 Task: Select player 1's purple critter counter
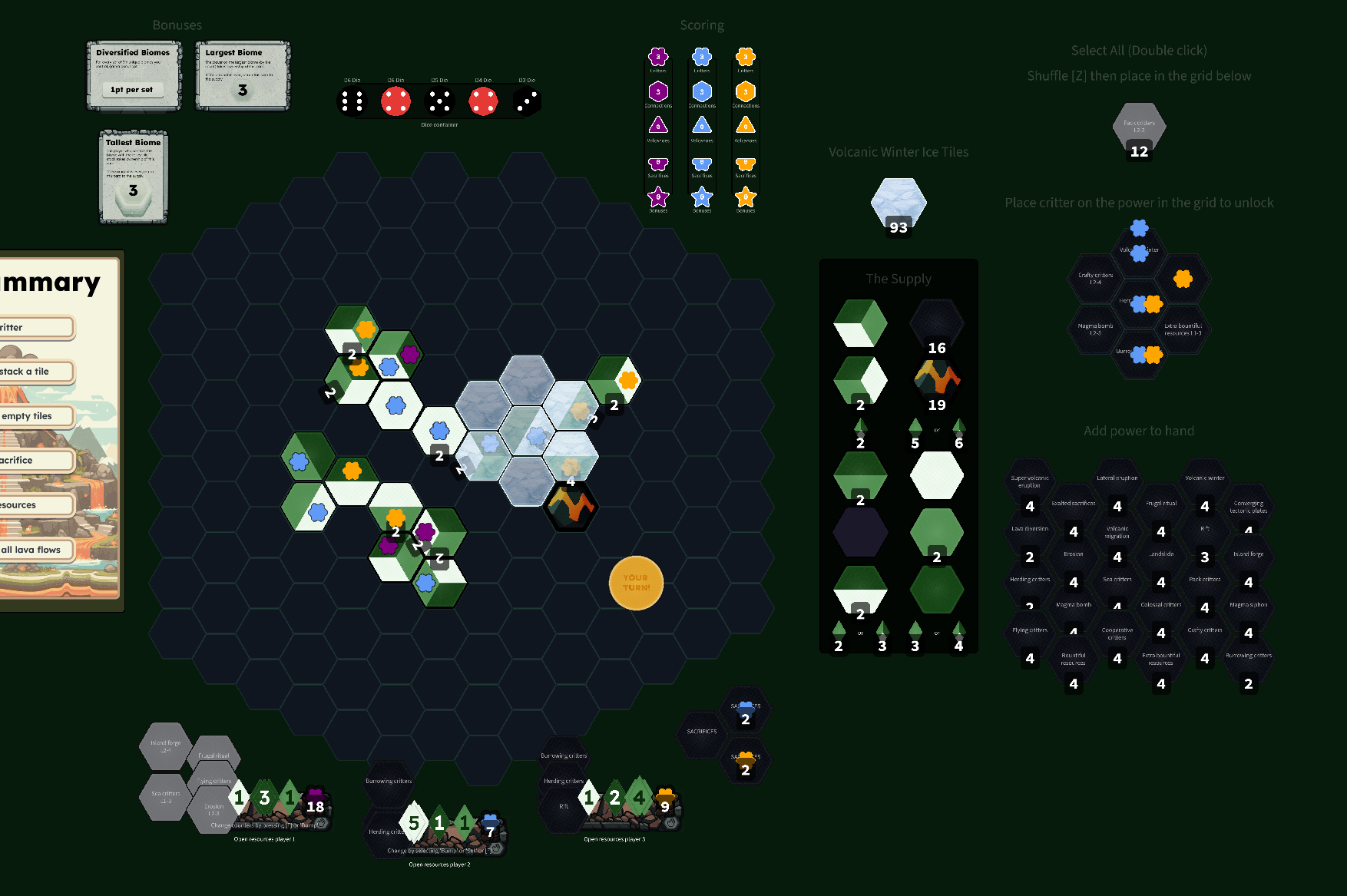(x=315, y=800)
